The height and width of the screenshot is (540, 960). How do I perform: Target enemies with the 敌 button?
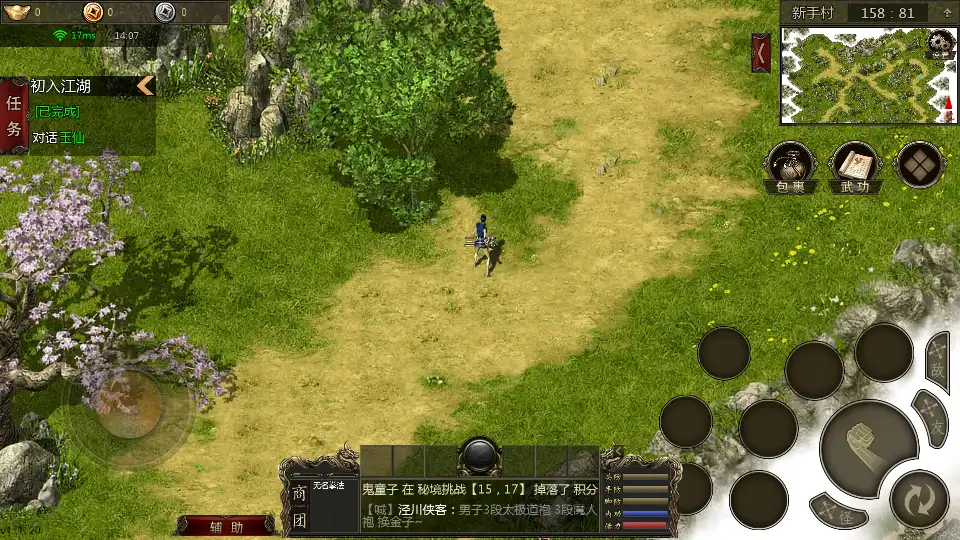click(x=937, y=361)
